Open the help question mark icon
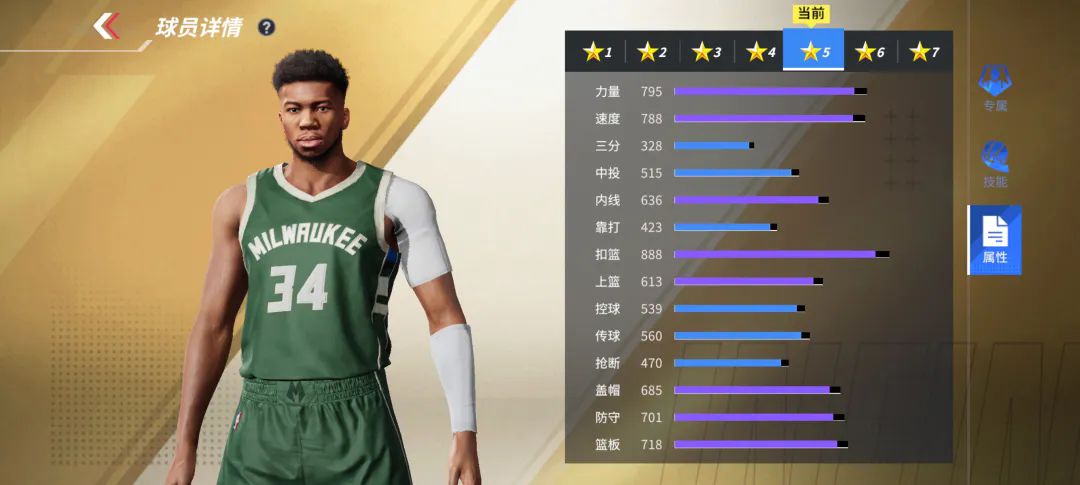Viewport: 1080px width, 485px height. (x=266, y=27)
